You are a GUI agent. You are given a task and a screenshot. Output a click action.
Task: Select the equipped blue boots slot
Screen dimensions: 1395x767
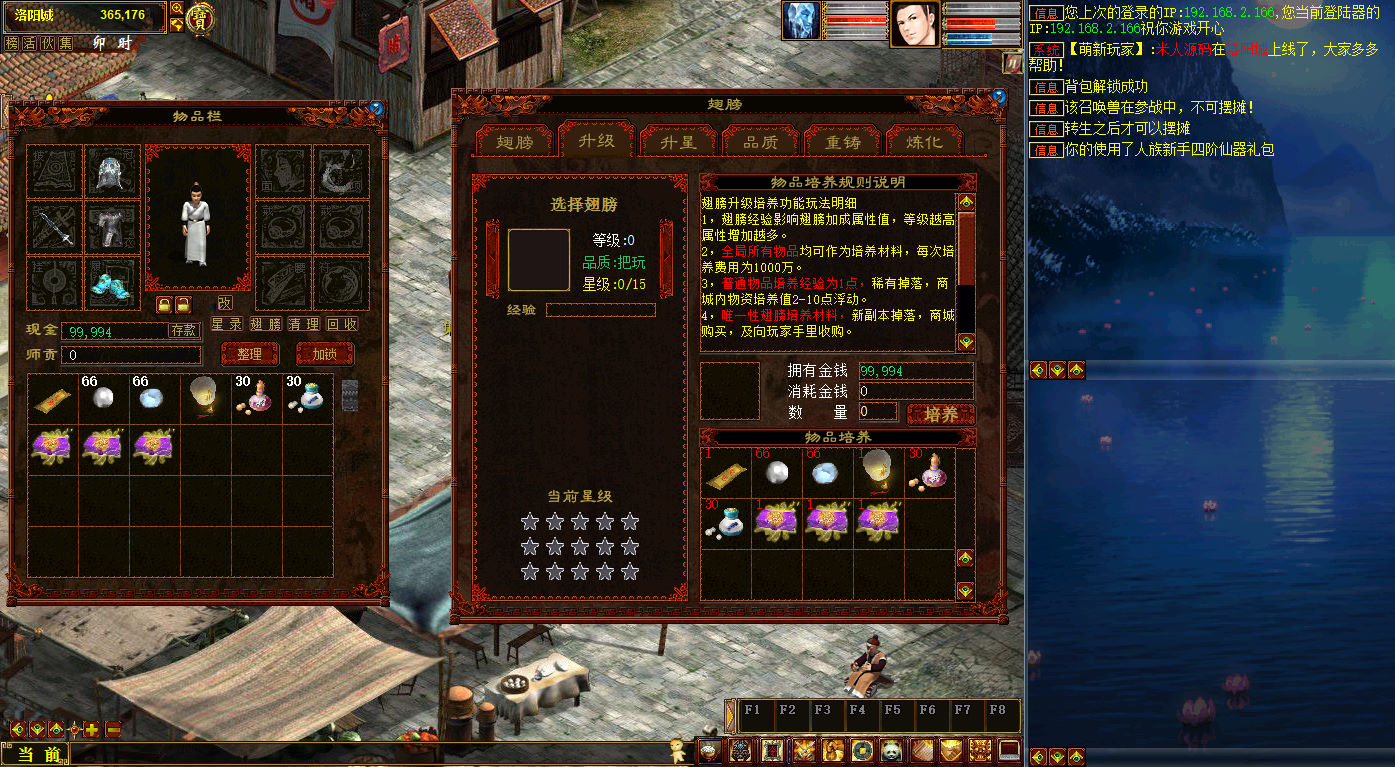(x=112, y=283)
